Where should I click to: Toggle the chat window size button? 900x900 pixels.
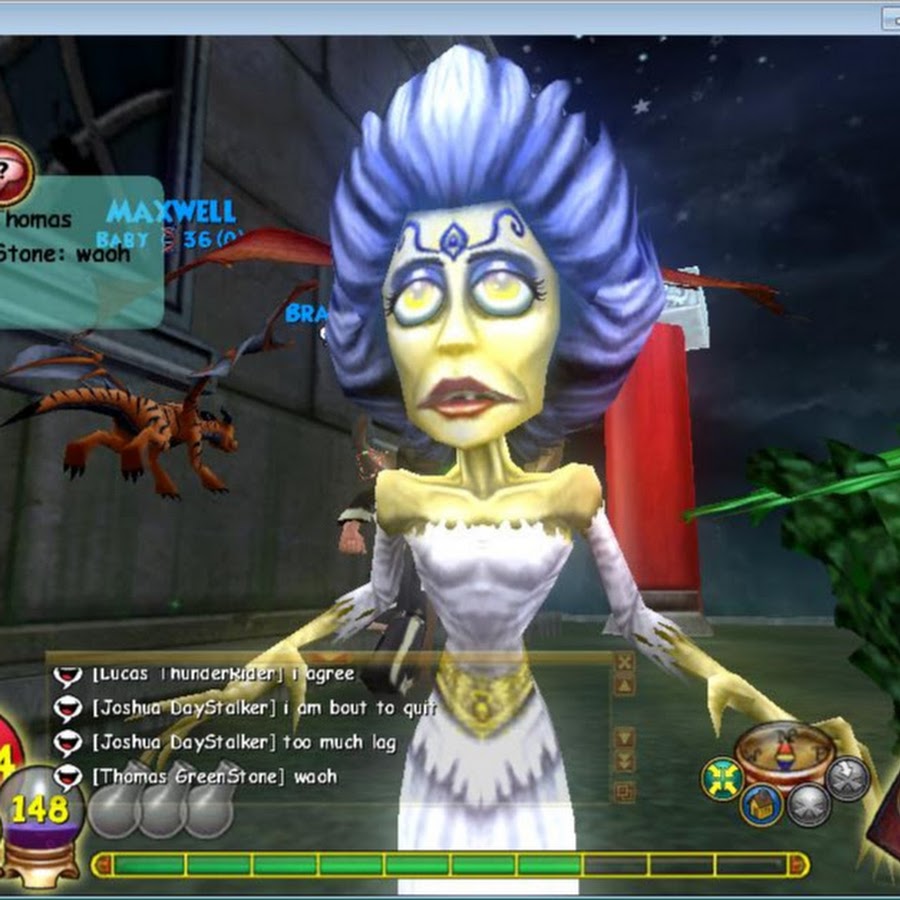(624, 792)
